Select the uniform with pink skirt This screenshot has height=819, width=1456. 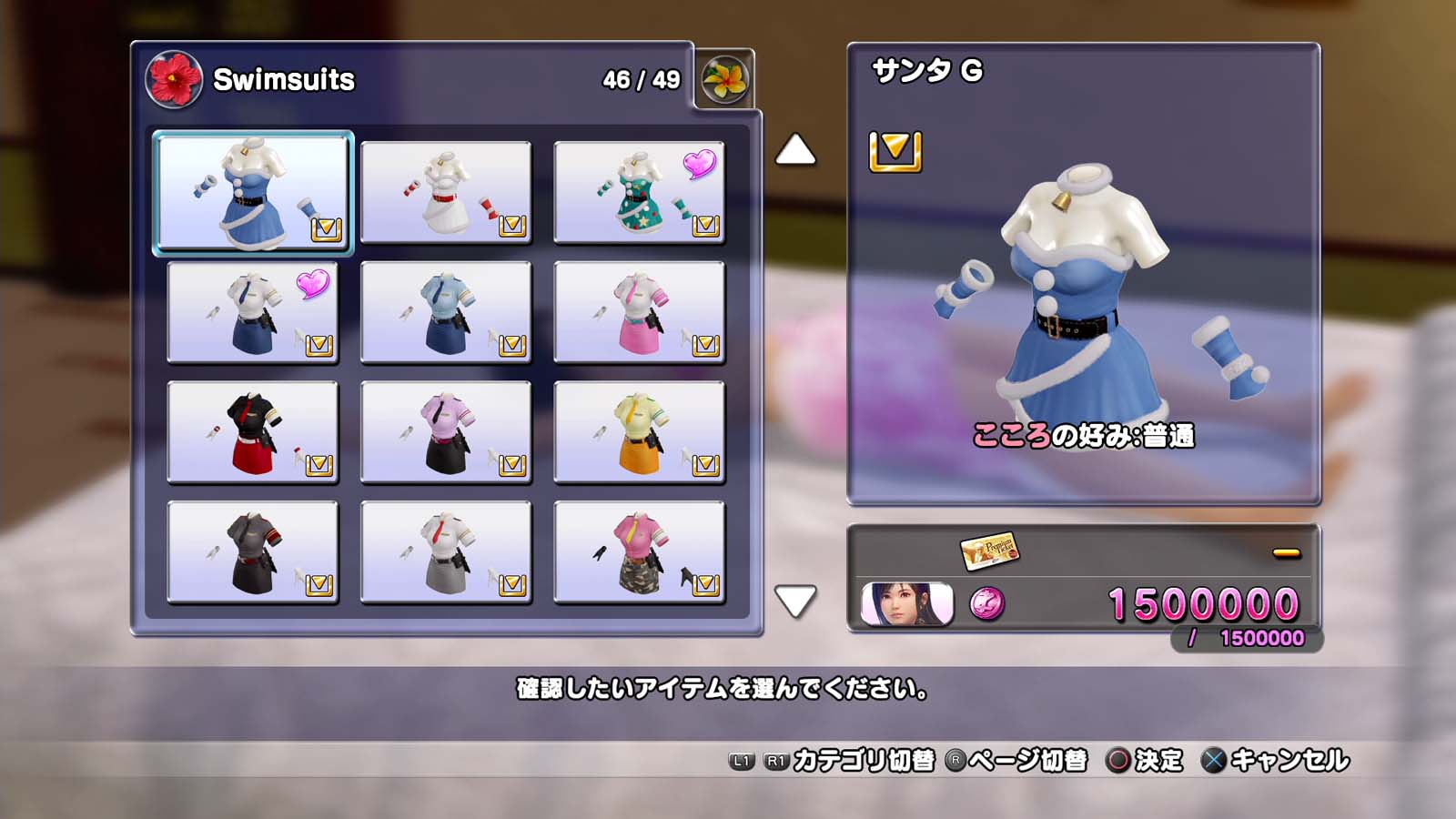click(639, 312)
